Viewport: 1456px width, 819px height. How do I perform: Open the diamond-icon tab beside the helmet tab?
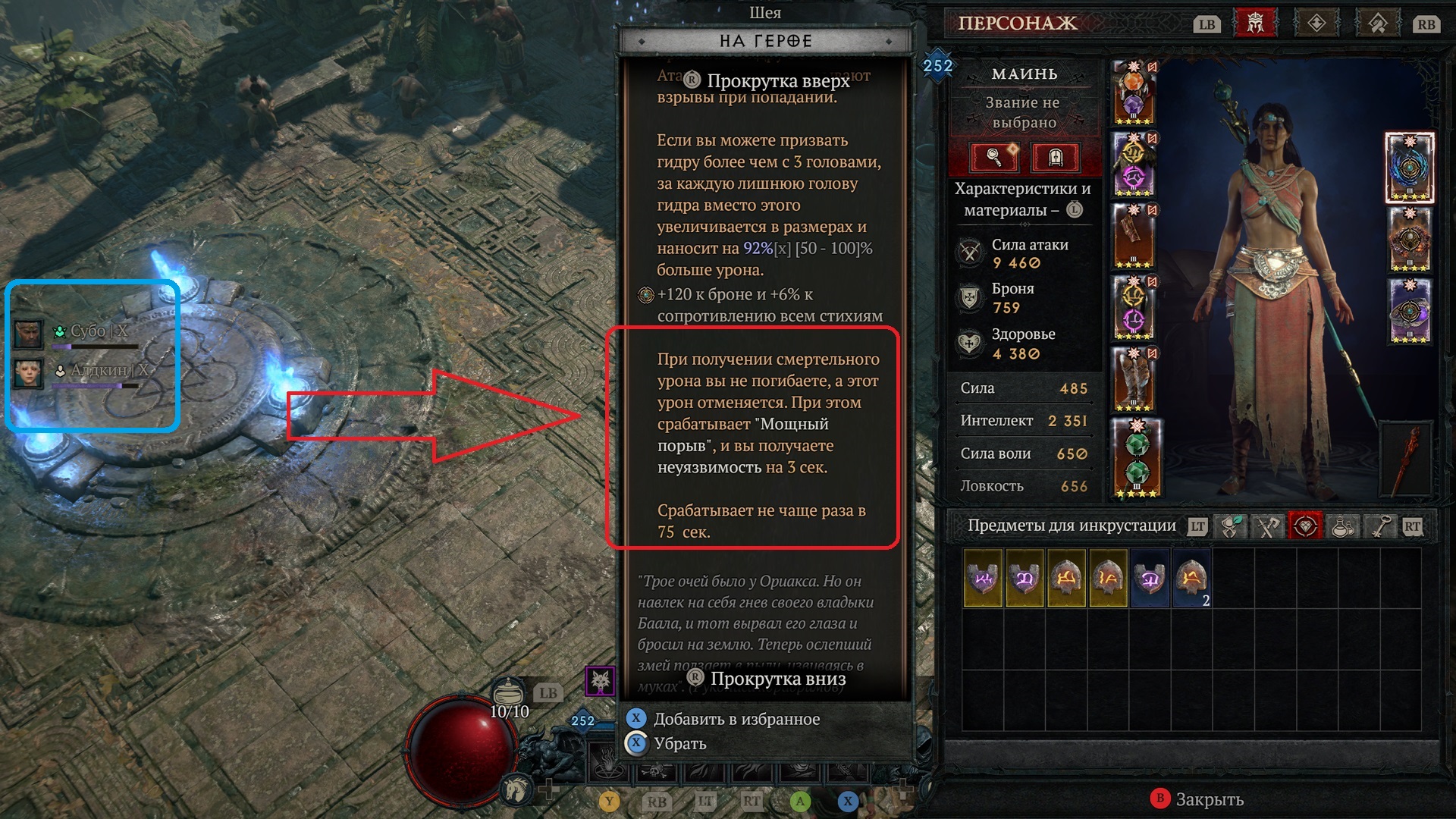point(1316,24)
